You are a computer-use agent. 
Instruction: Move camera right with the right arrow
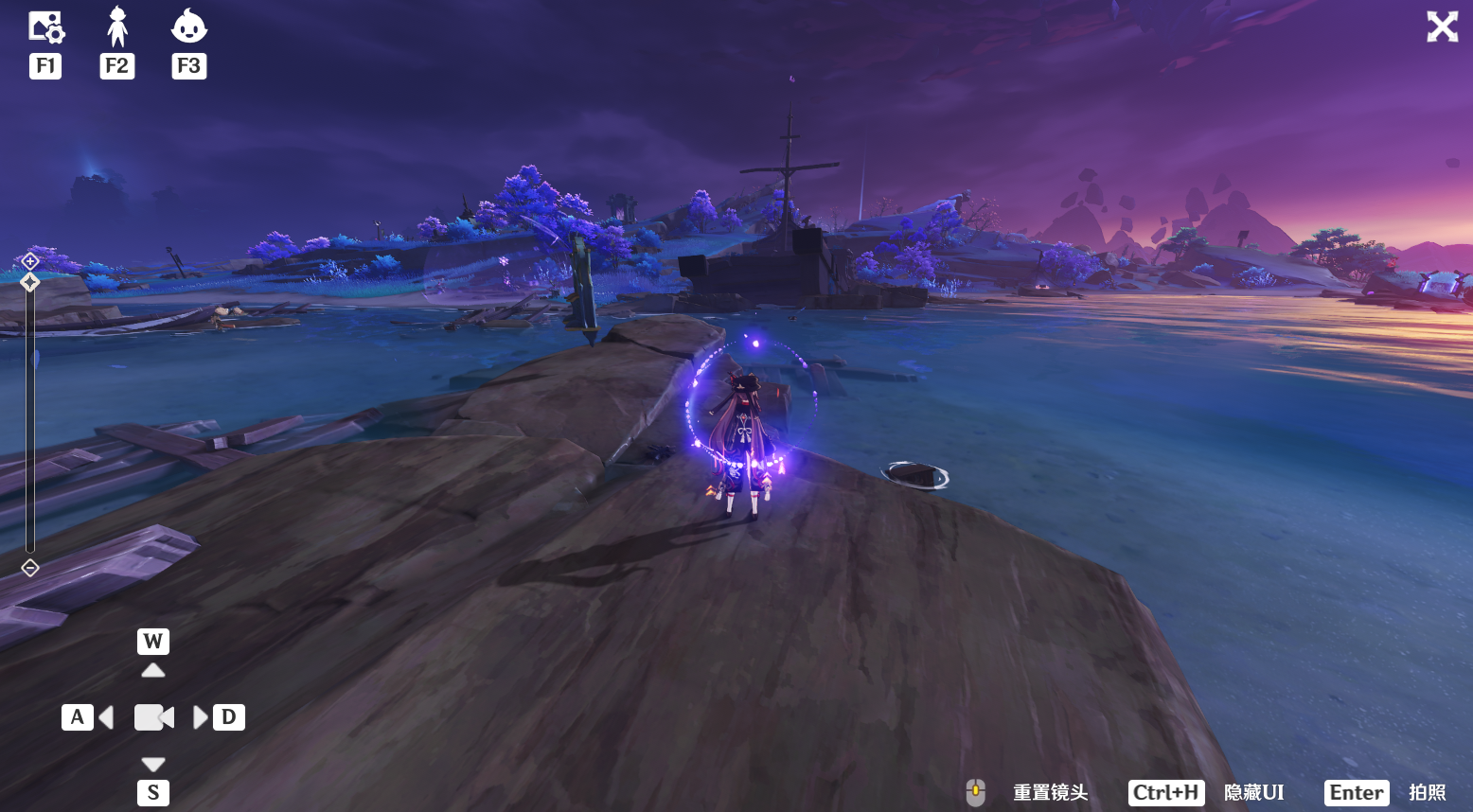click(x=200, y=717)
